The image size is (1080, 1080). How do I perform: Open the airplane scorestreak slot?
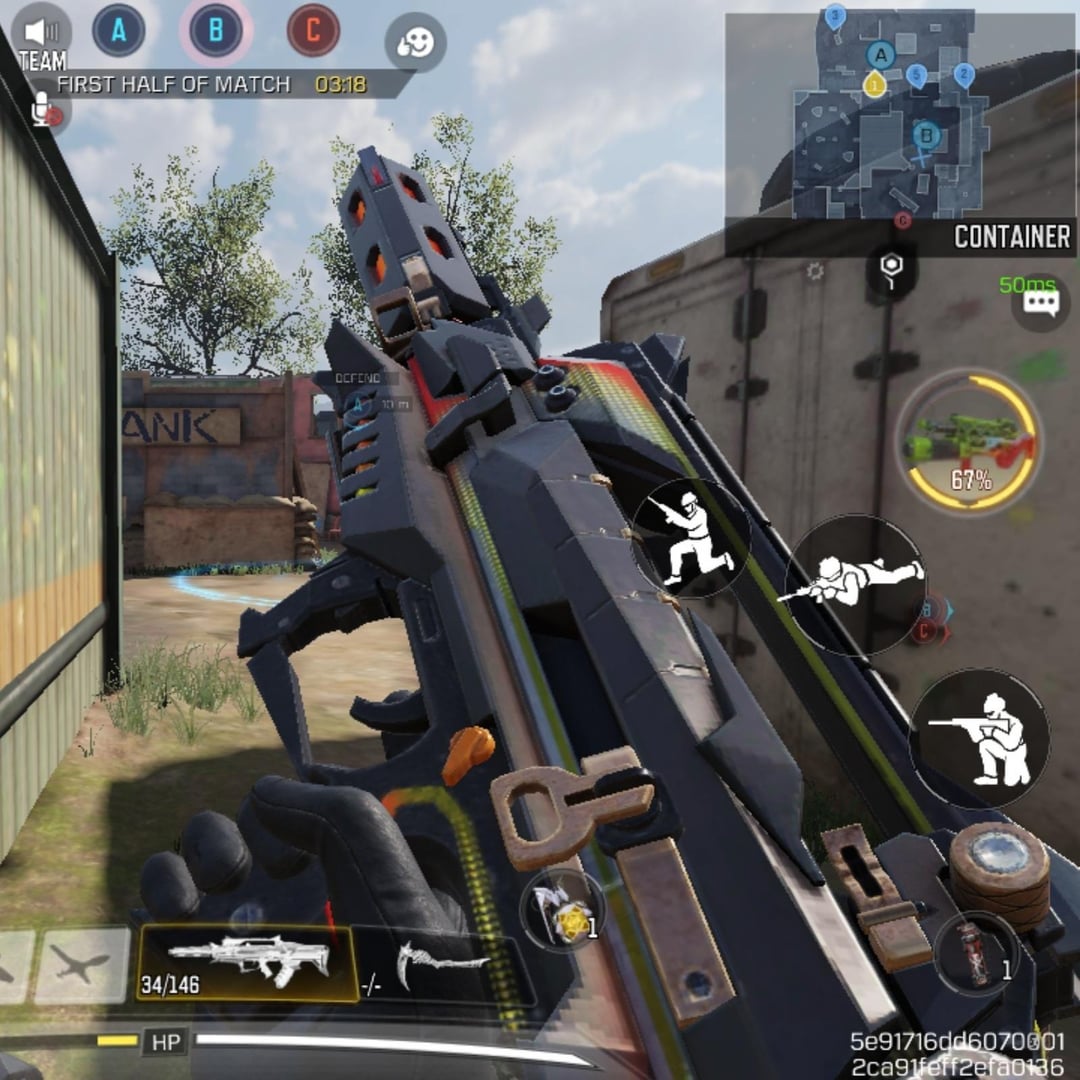tap(82, 965)
